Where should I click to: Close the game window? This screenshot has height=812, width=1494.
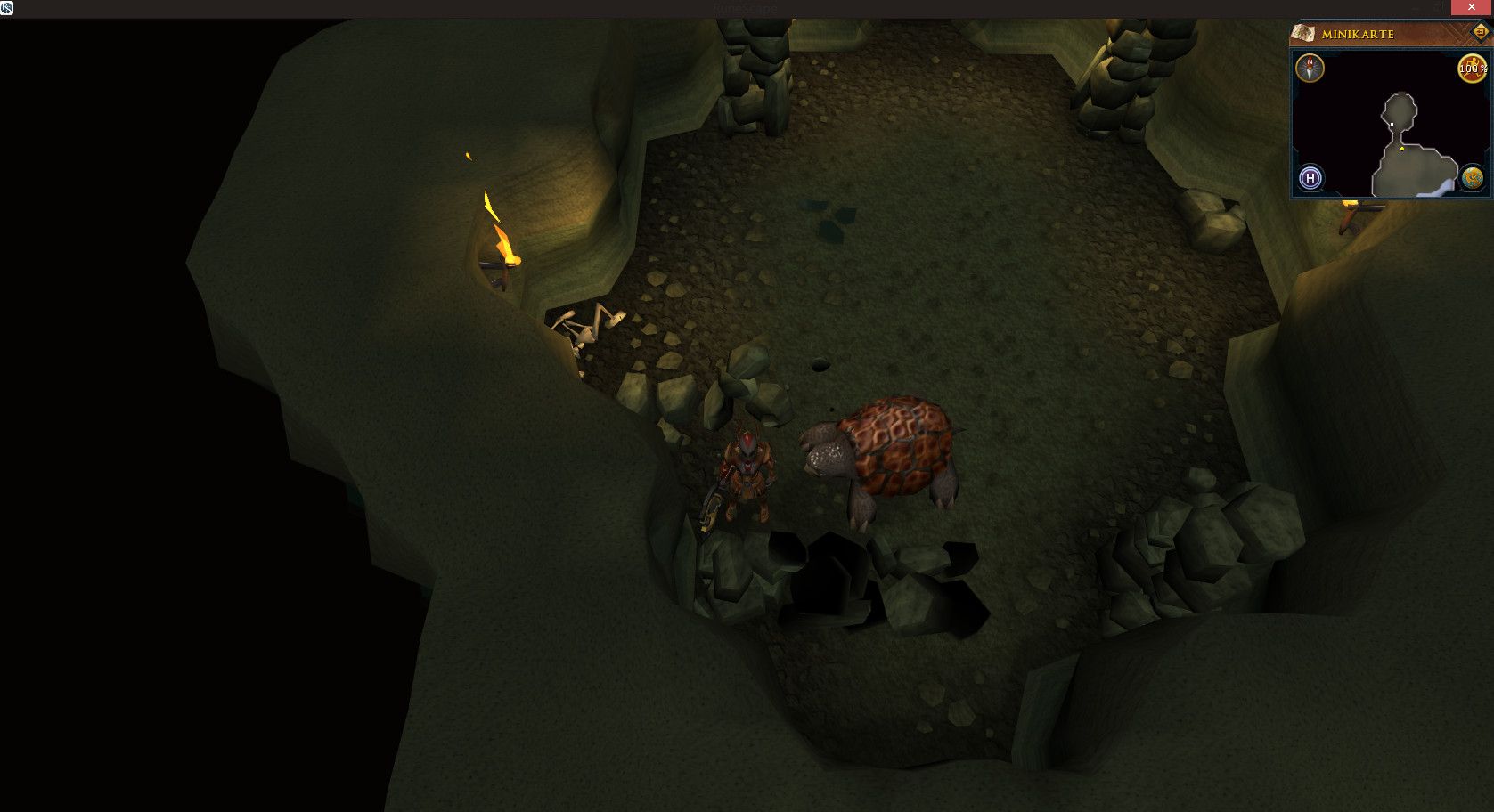pyautogui.click(x=1472, y=7)
